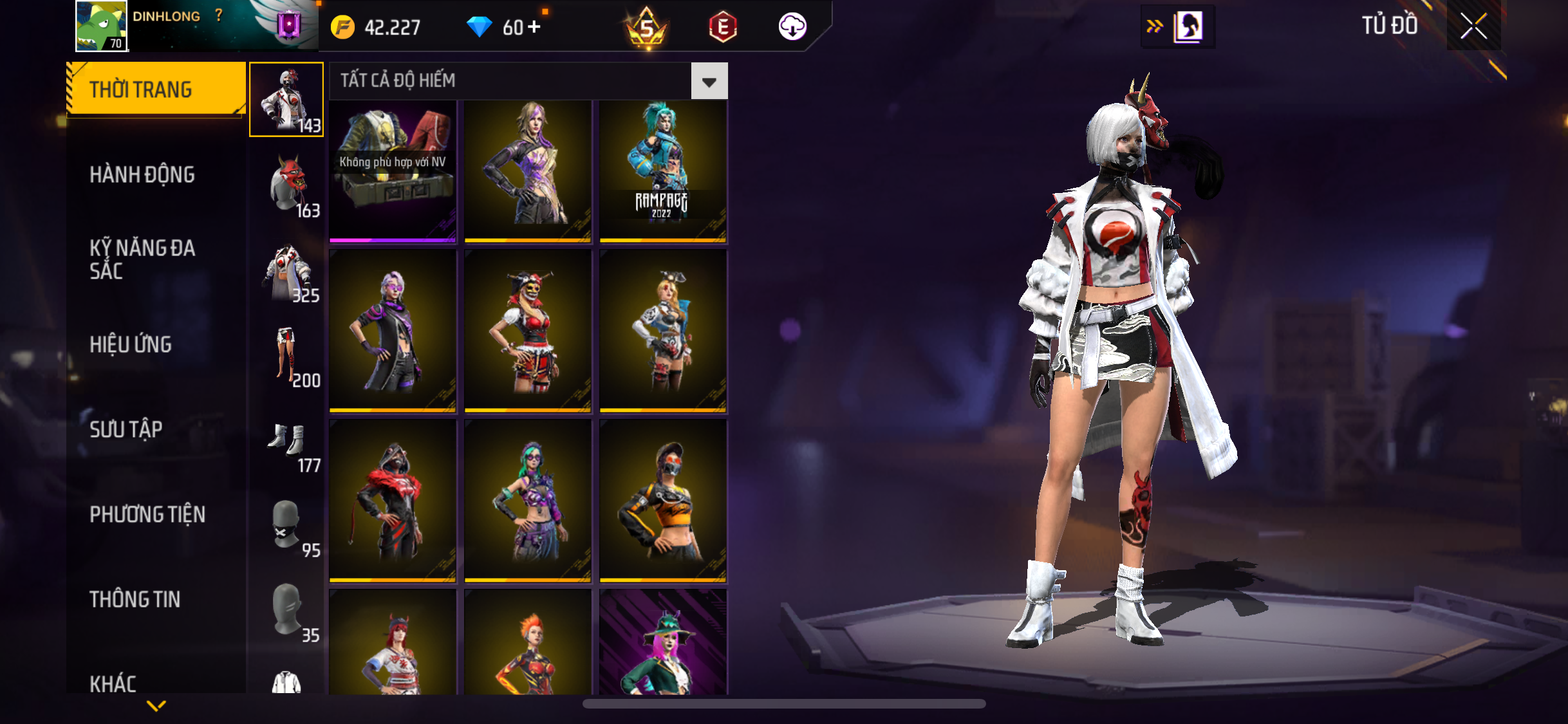Image resolution: width=1568 pixels, height=724 pixels.
Task: Open the Tất Cả Độ Hiếm rarity dropdown
Action: click(709, 81)
